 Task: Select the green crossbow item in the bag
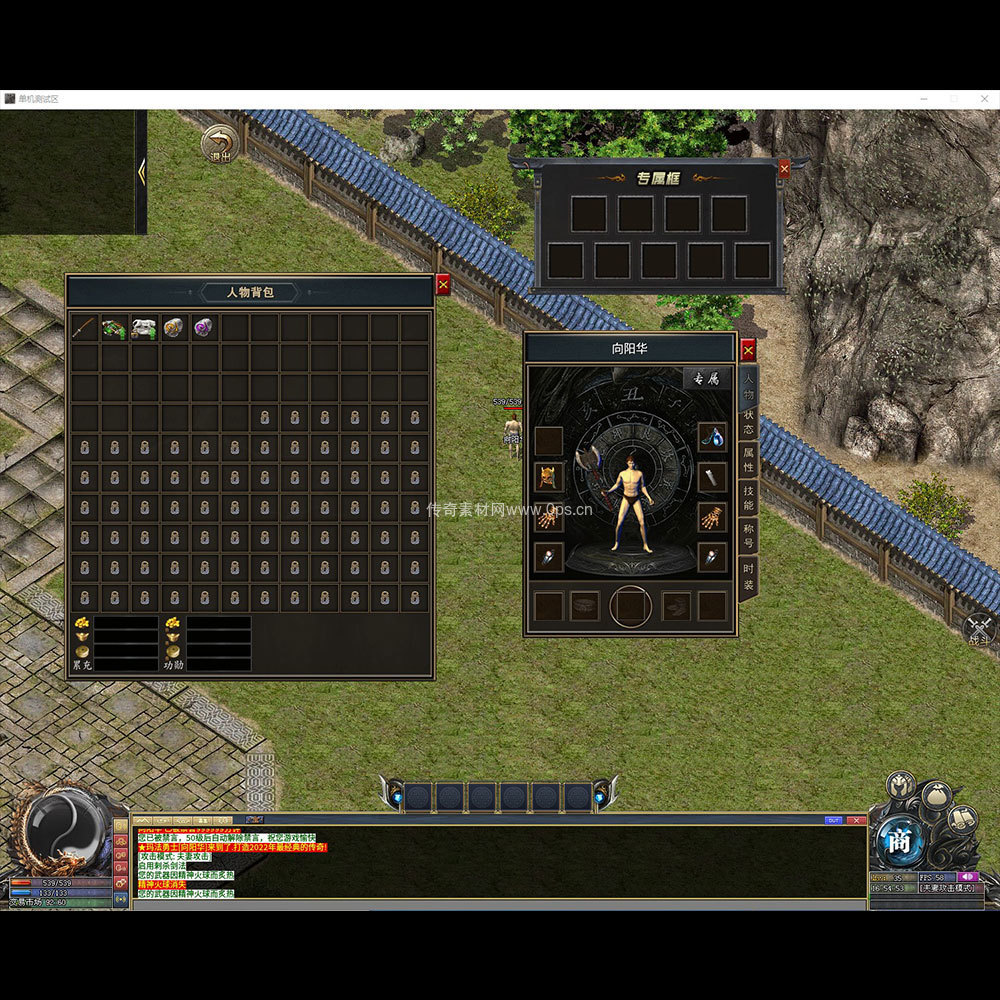[x=115, y=328]
